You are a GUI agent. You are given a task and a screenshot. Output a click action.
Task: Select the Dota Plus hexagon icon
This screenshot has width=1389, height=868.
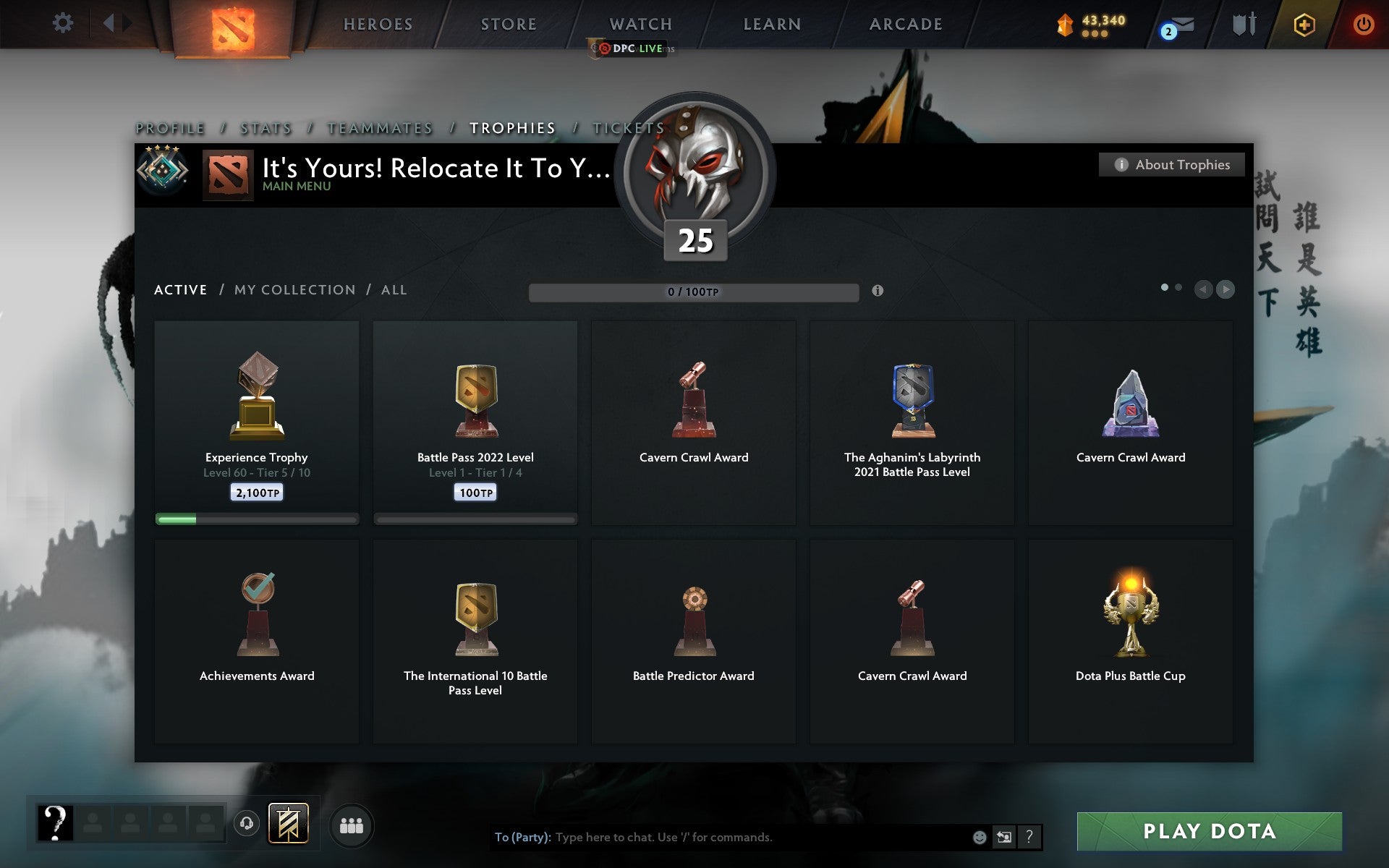pos(1302,23)
